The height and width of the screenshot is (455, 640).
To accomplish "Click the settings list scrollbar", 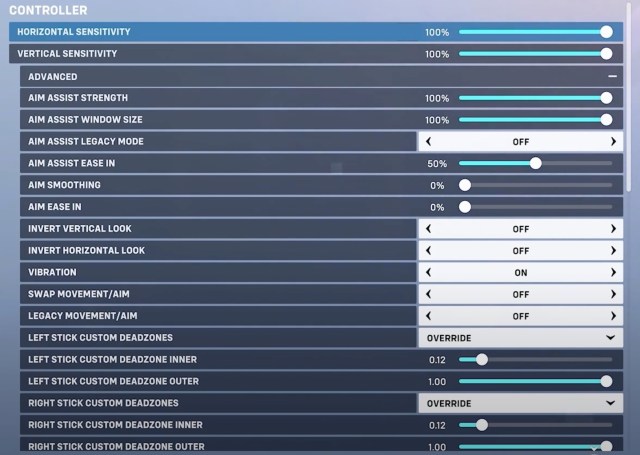I will pos(629,100).
